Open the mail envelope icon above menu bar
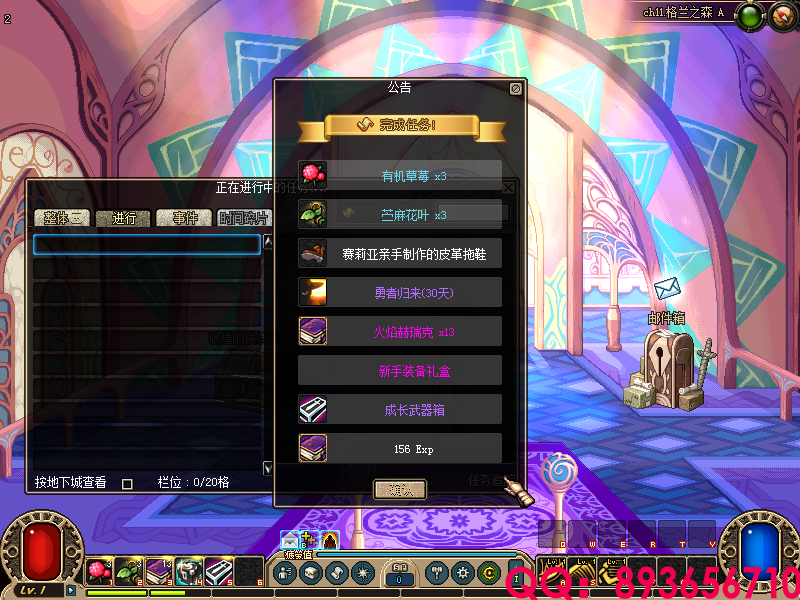The height and width of the screenshot is (600, 800). (289, 542)
